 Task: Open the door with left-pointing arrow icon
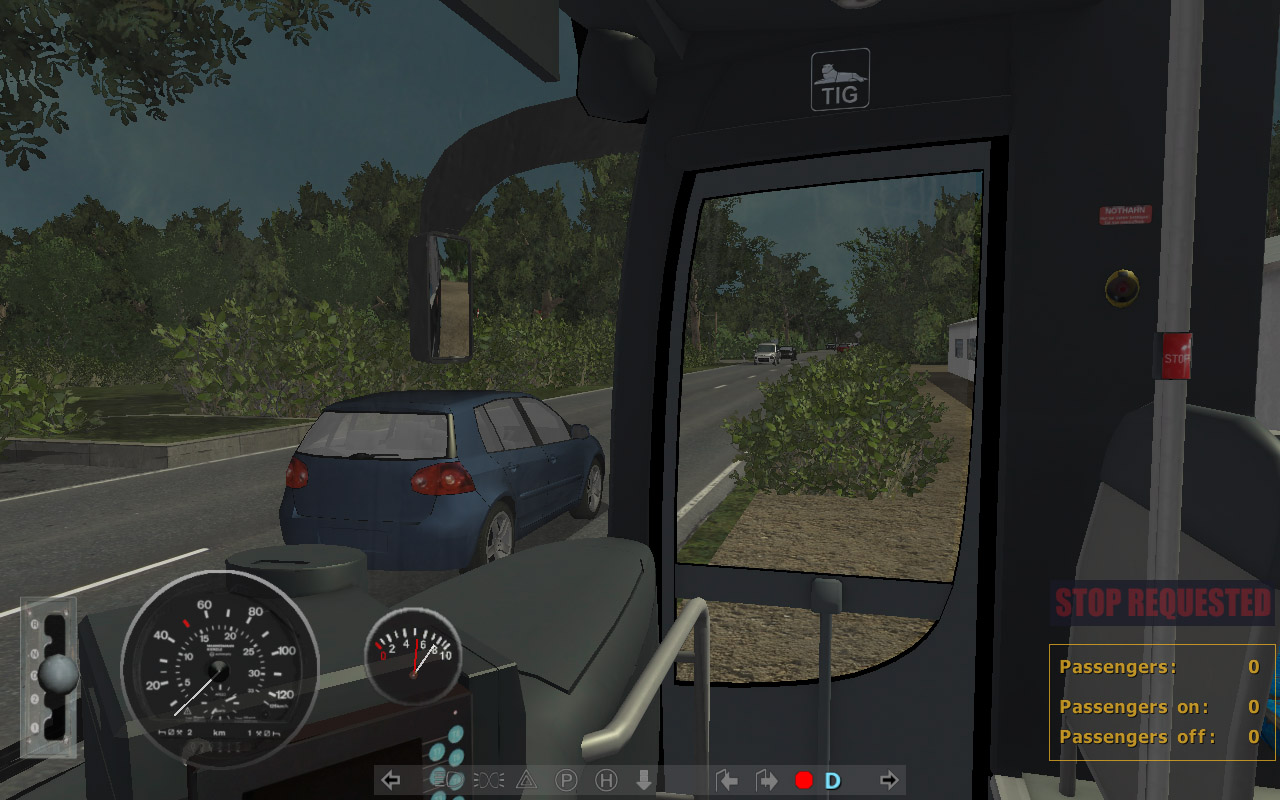728,780
